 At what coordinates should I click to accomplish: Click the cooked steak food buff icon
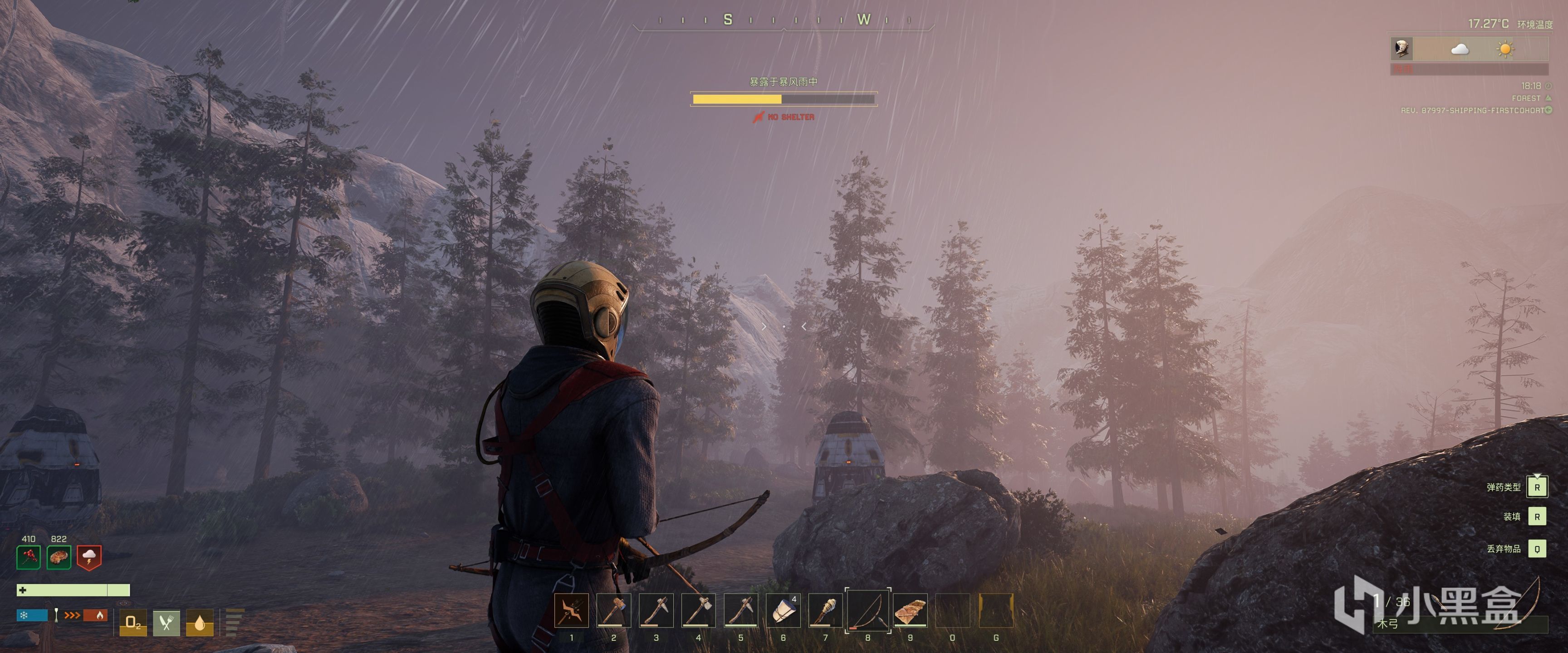59,557
